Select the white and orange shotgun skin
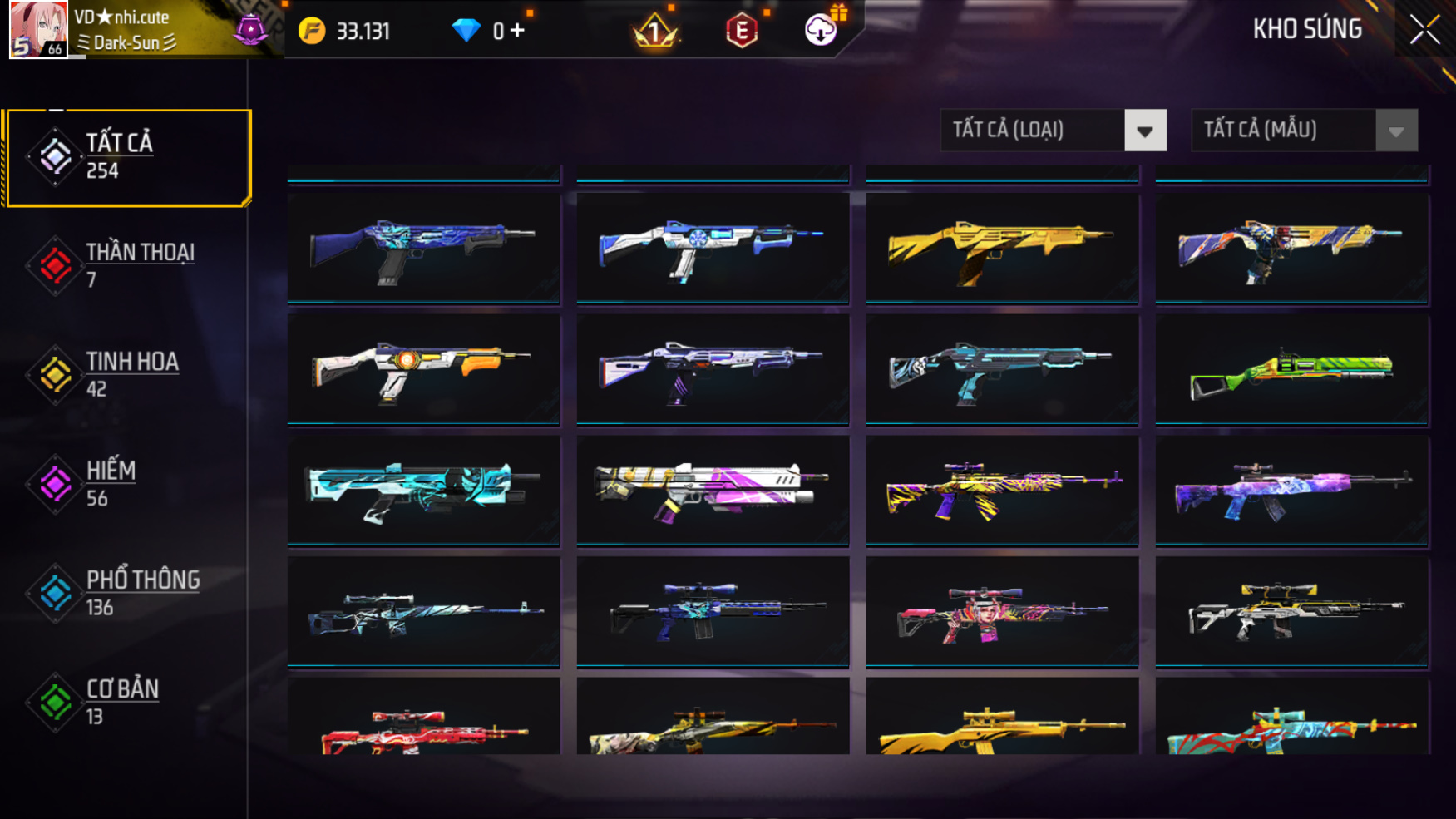 click(423, 371)
